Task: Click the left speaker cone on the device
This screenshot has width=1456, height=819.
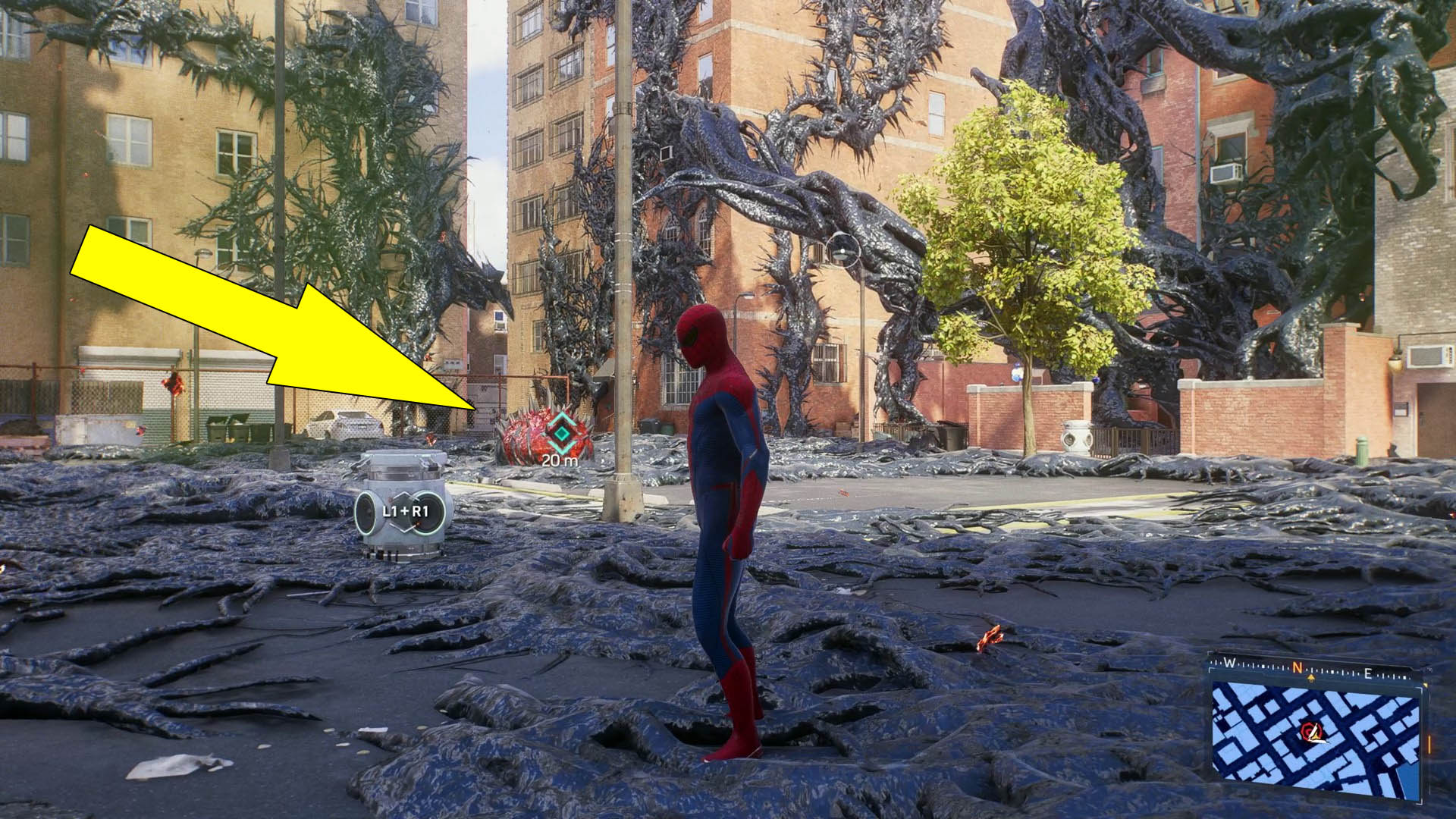Action: (x=366, y=512)
